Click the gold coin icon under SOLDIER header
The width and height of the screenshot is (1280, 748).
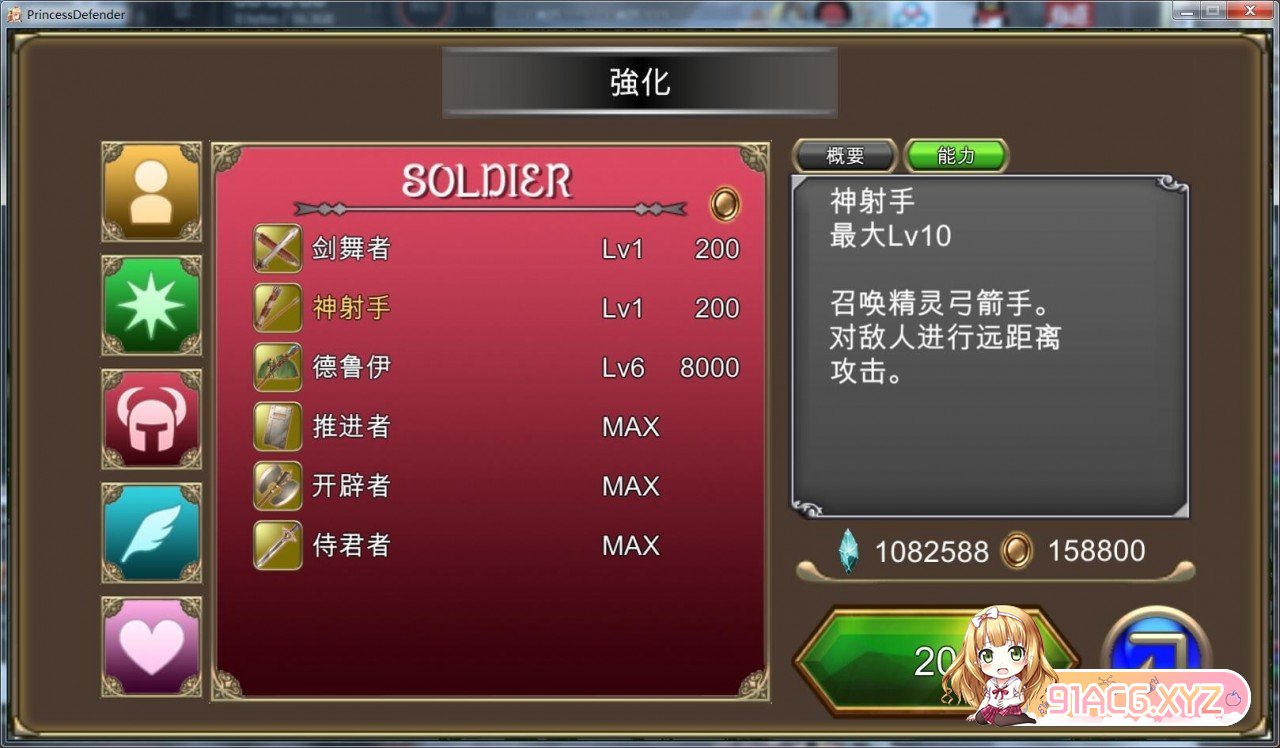pyautogui.click(x=726, y=204)
